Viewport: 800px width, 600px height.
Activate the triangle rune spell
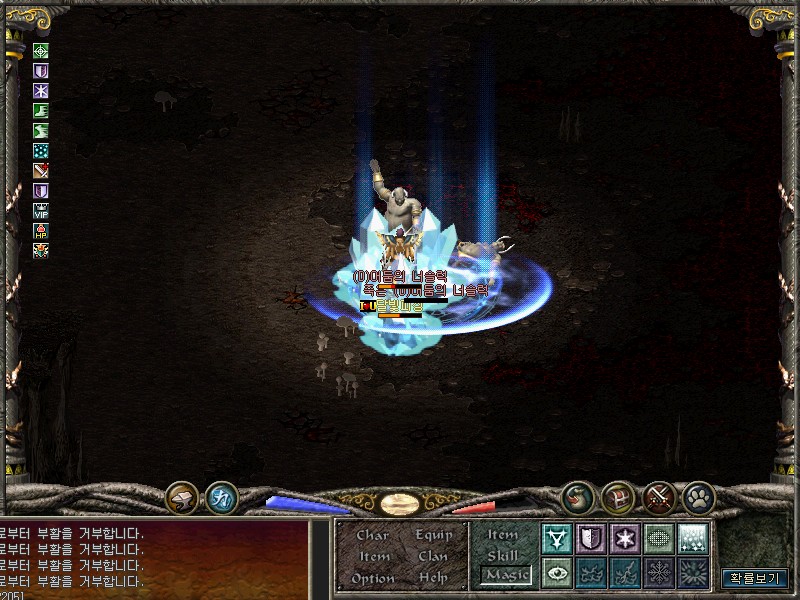pos(557,538)
